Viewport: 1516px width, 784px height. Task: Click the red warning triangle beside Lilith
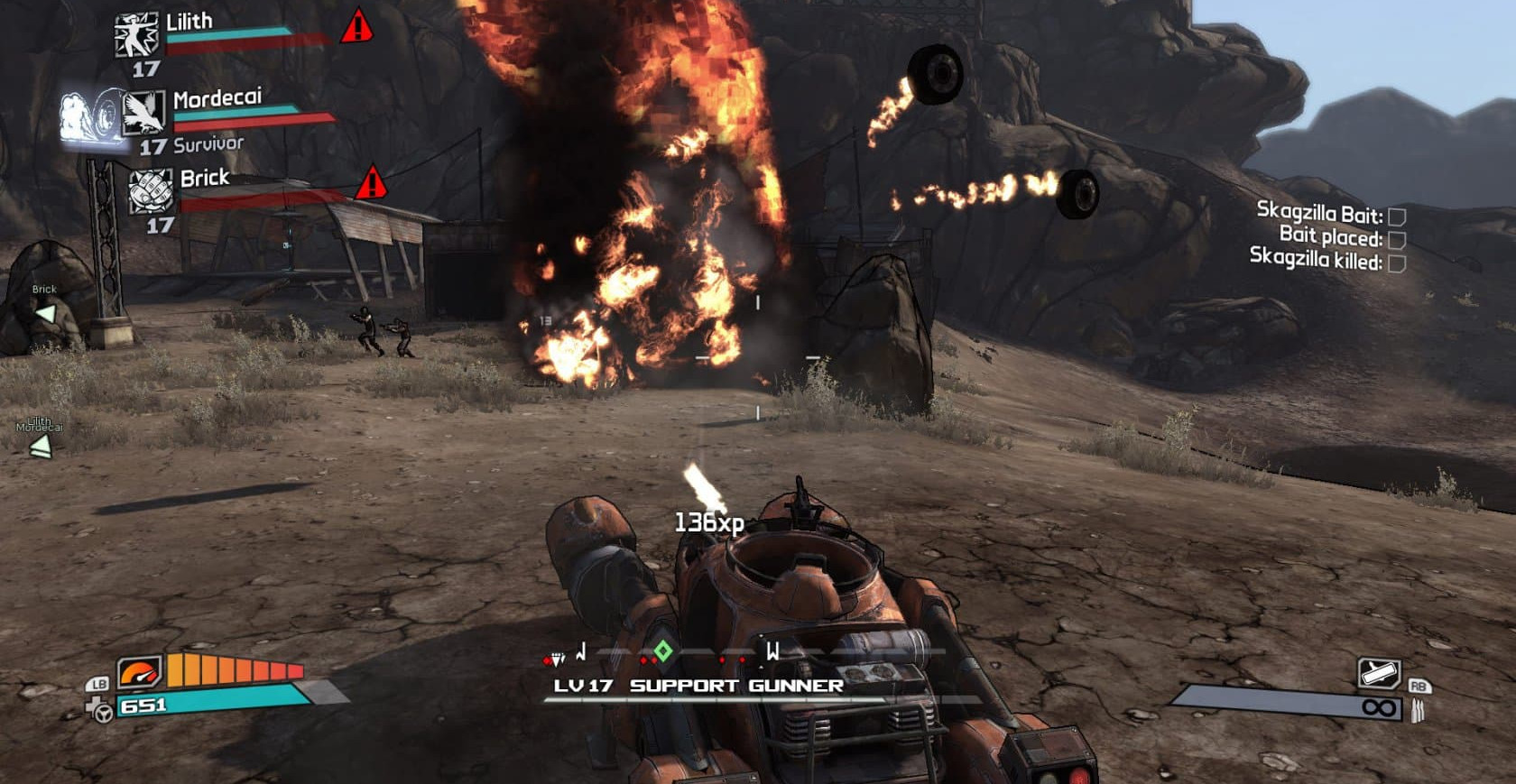coord(357,26)
